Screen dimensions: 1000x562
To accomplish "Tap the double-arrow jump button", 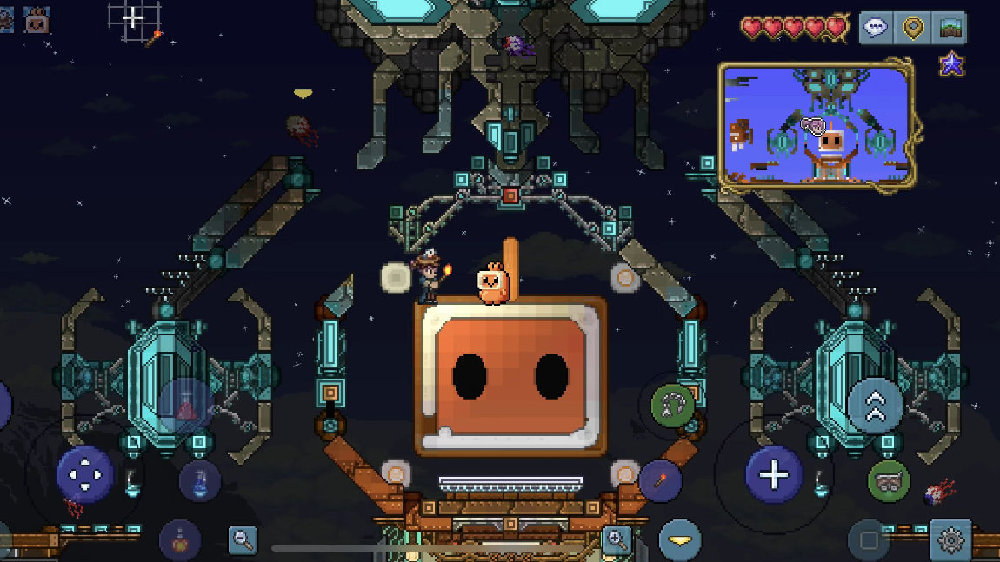I will 875,405.
